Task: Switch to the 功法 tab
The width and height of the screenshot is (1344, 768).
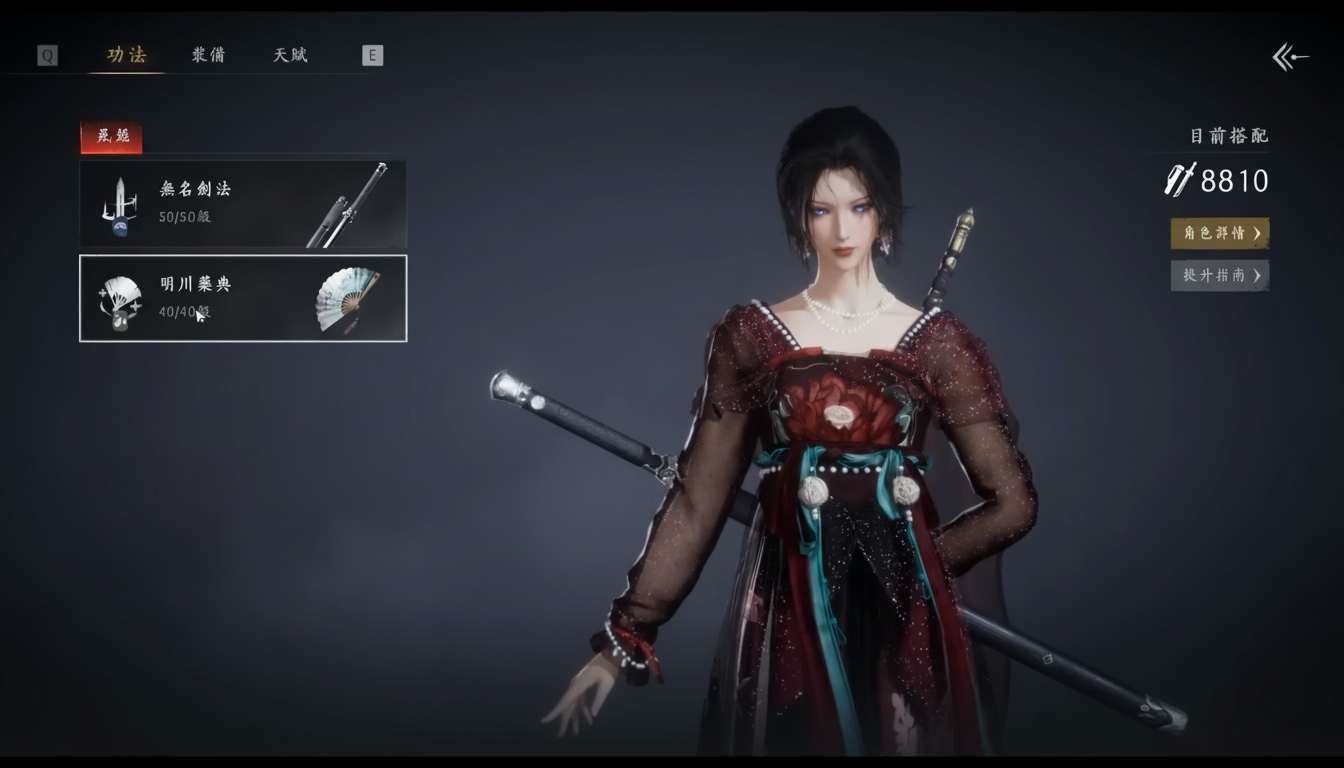Action: pos(127,55)
